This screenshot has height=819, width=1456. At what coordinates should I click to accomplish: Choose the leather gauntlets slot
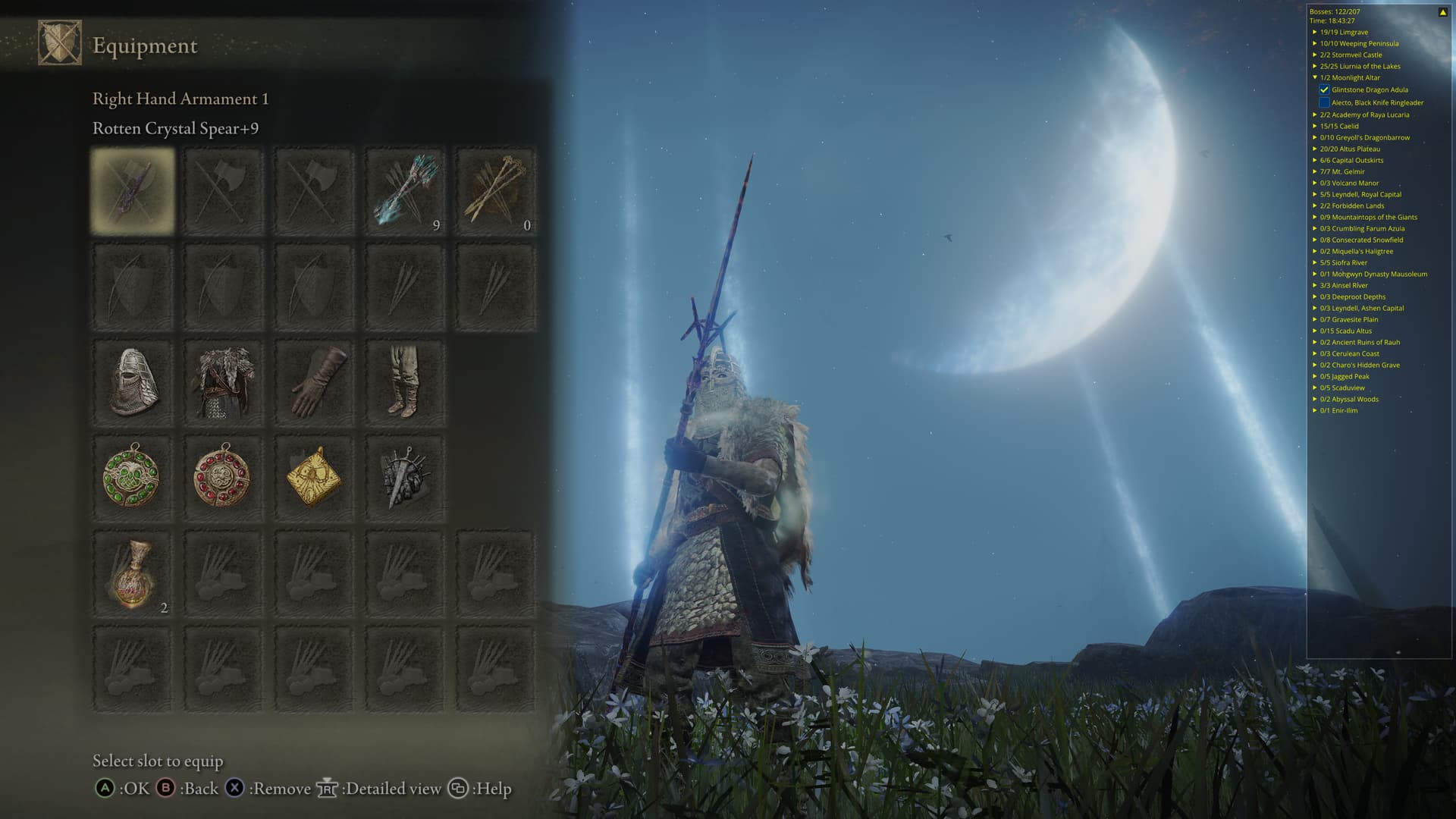[314, 382]
